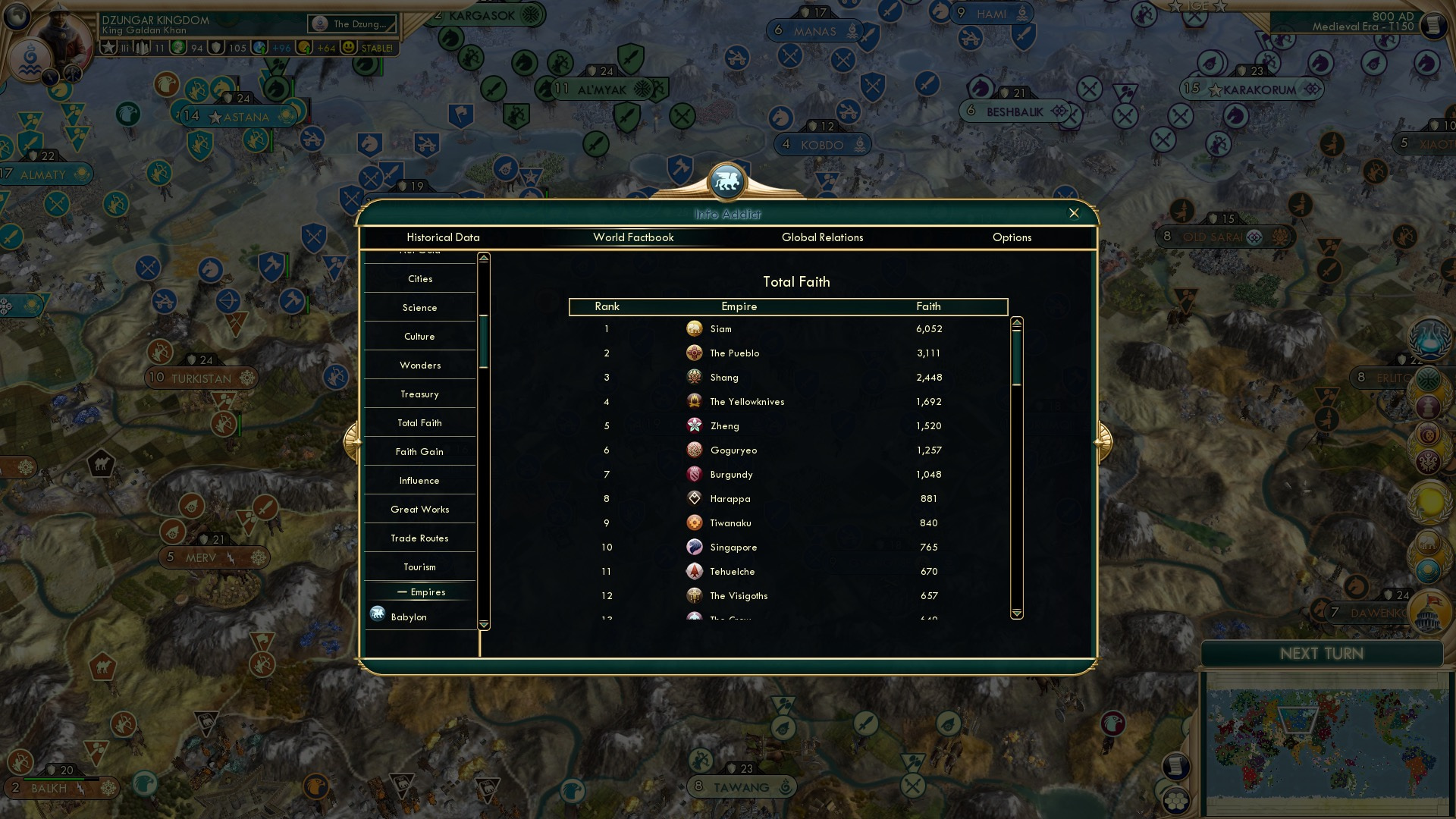1456x819 pixels.
Task: Open 'The Dzung...' dropdown selector
Action: tap(351, 24)
